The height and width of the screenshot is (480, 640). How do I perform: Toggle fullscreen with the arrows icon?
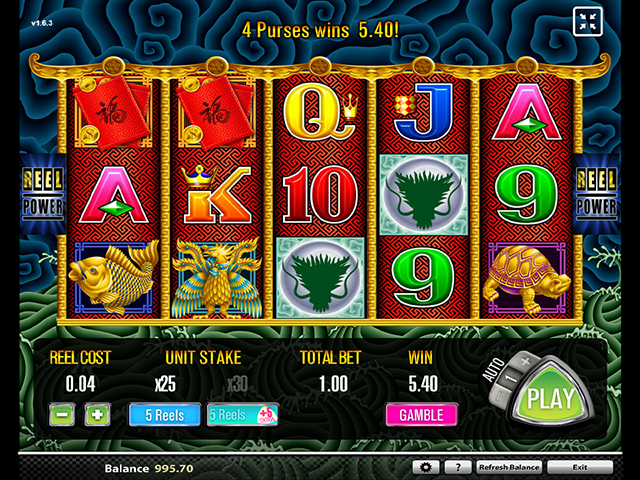click(x=587, y=21)
